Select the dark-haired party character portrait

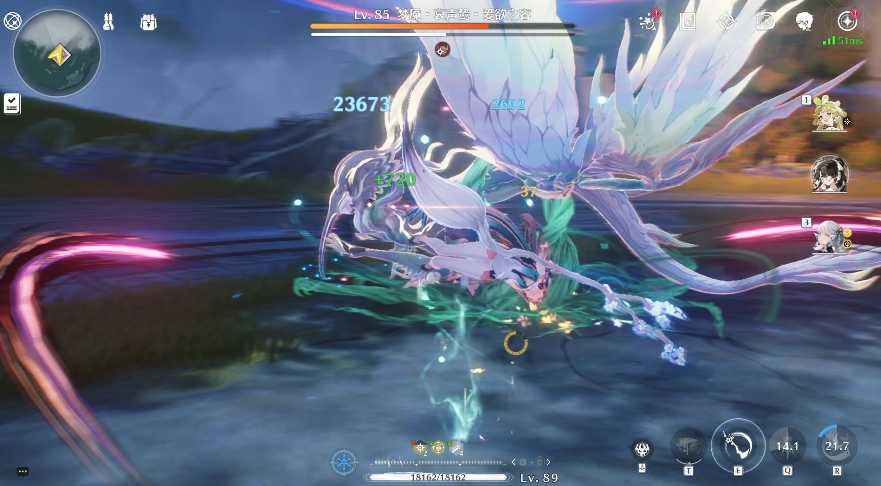pyautogui.click(x=829, y=174)
